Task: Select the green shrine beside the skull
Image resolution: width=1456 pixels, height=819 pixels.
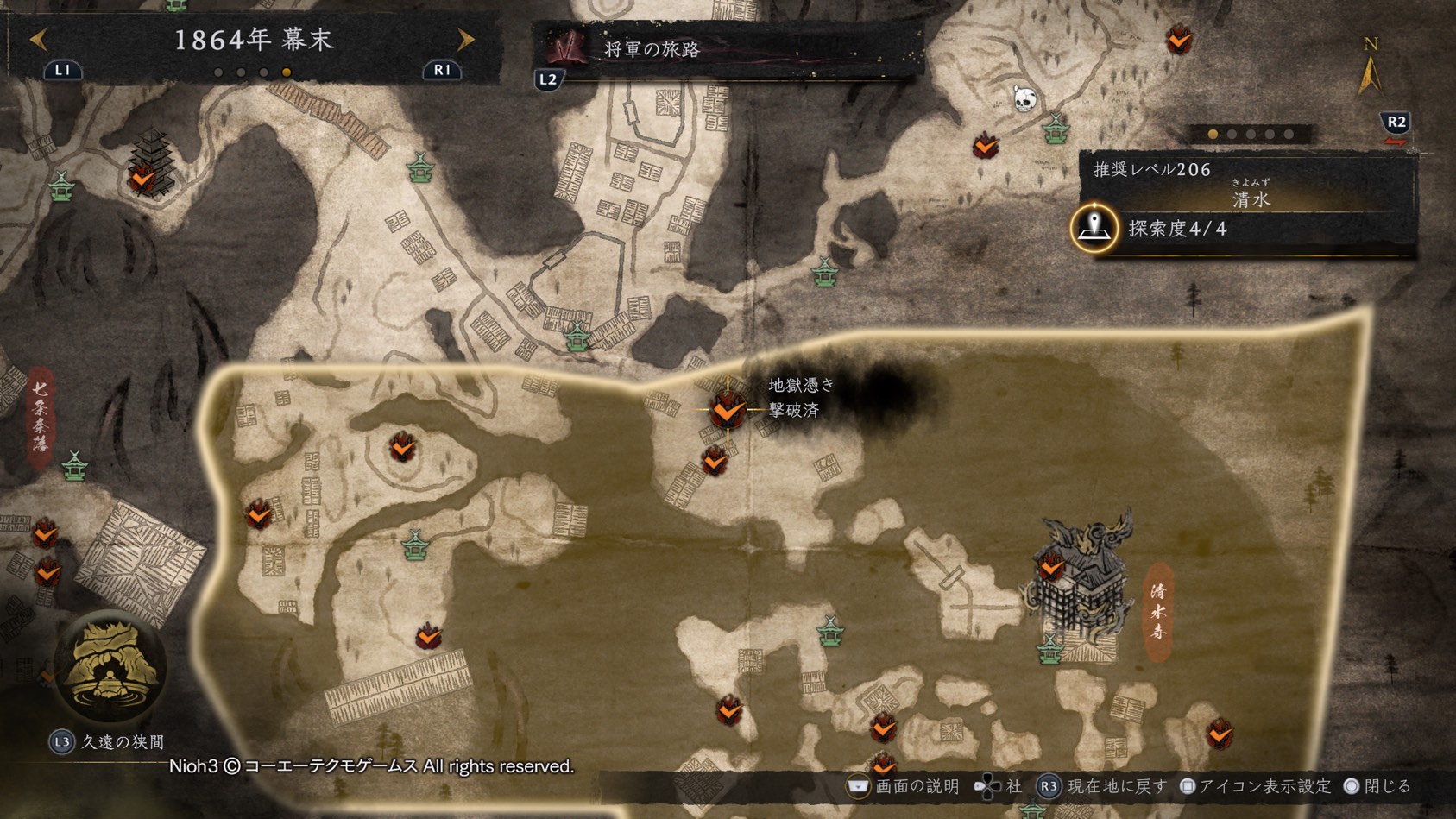Action: coord(1056,129)
